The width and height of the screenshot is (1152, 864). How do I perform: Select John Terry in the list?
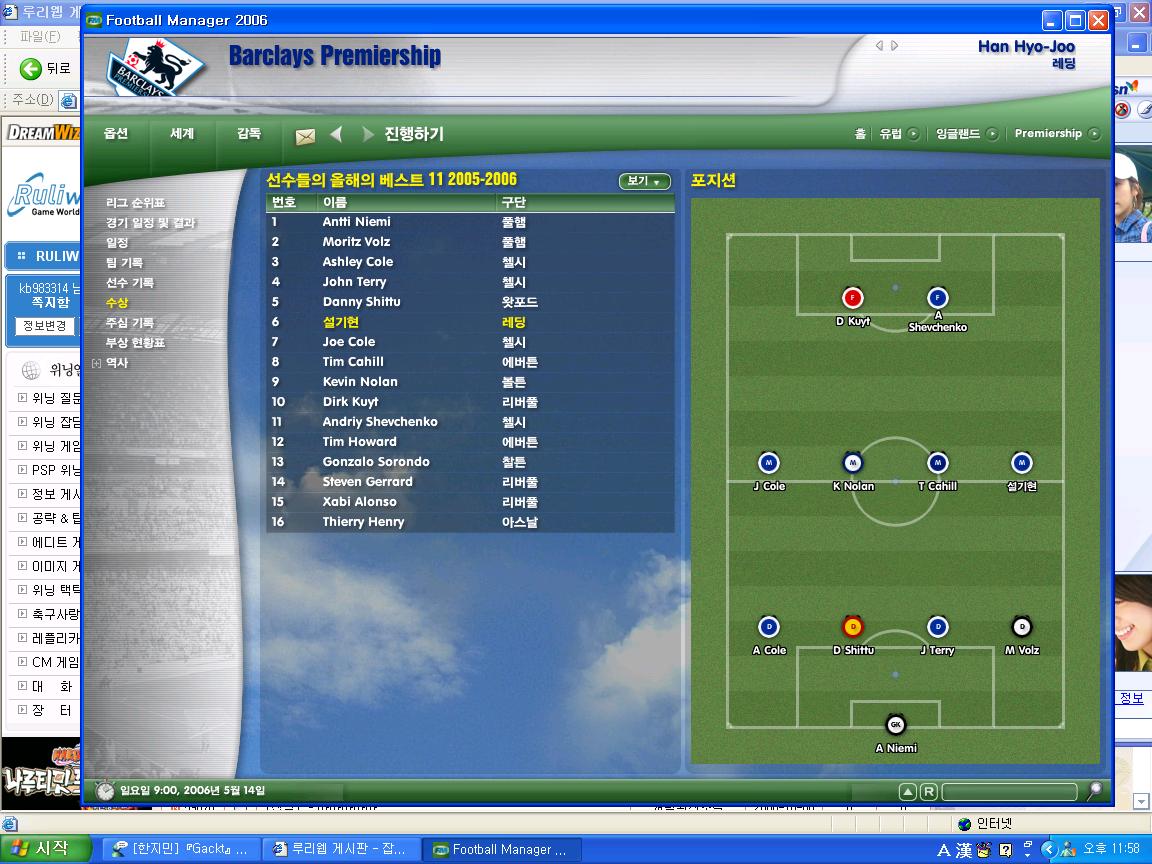[354, 282]
